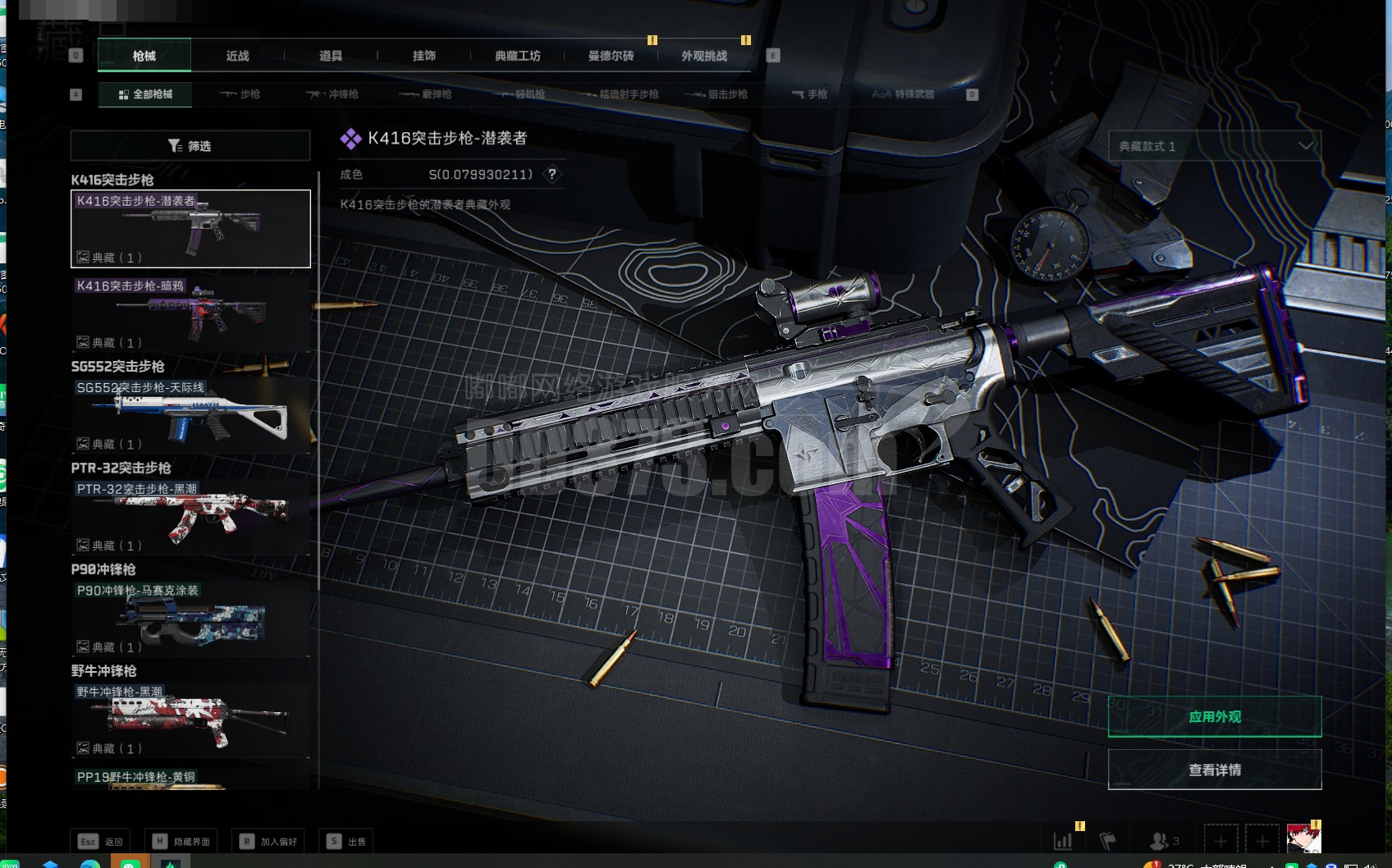Viewport: 1392px width, 868px height.
Task: Open the player avatar at bottom right
Action: [1303, 839]
